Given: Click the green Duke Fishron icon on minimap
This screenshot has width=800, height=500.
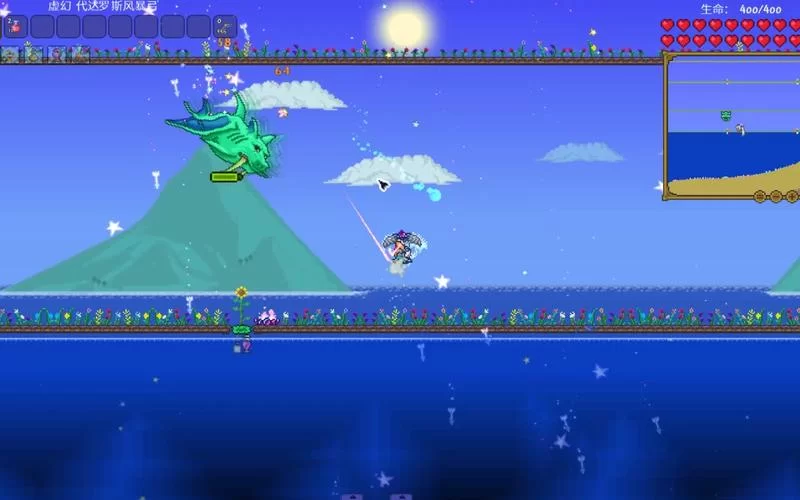Looking at the screenshot, I should (x=727, y=116).
